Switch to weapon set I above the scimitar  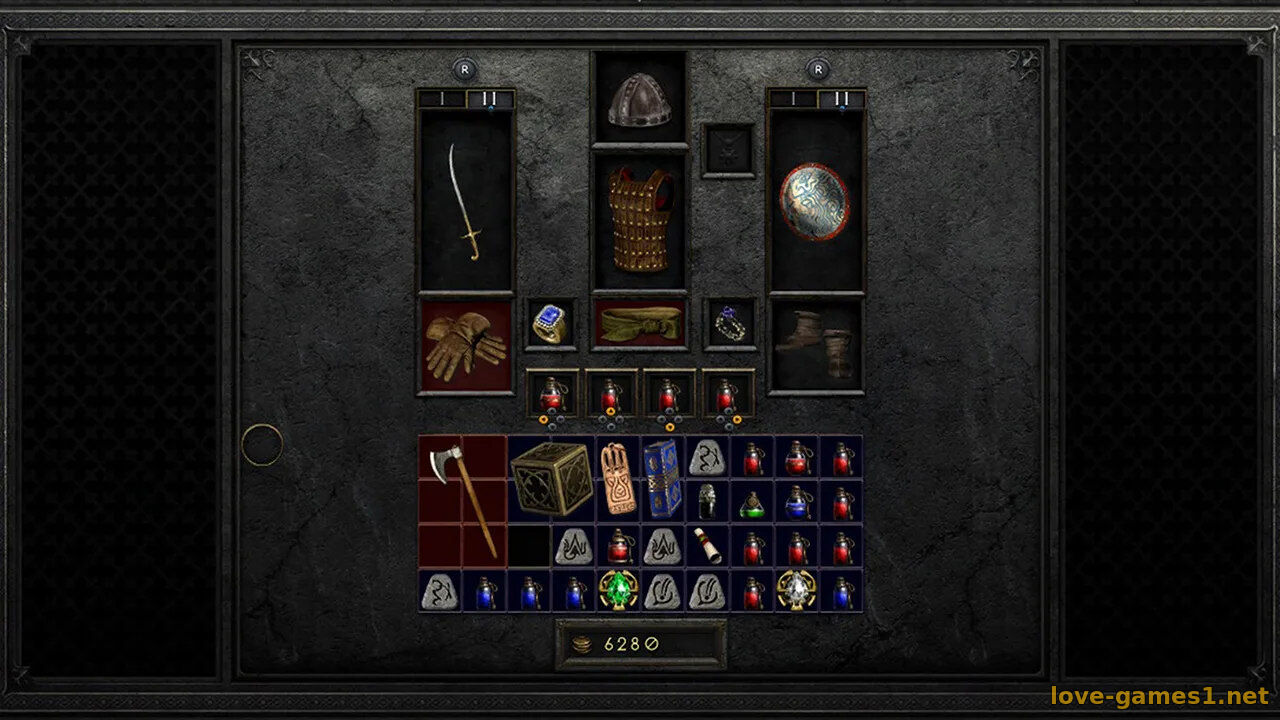click(x=441, y=99)
